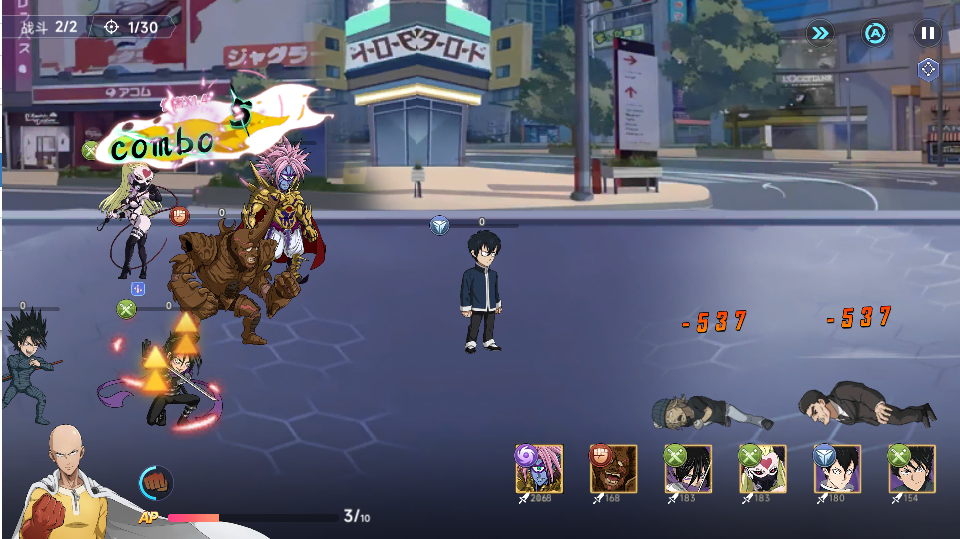Pause the battle
Image resolution: width=960 pixels, height=539 pixels.
[x=927, y=33]
